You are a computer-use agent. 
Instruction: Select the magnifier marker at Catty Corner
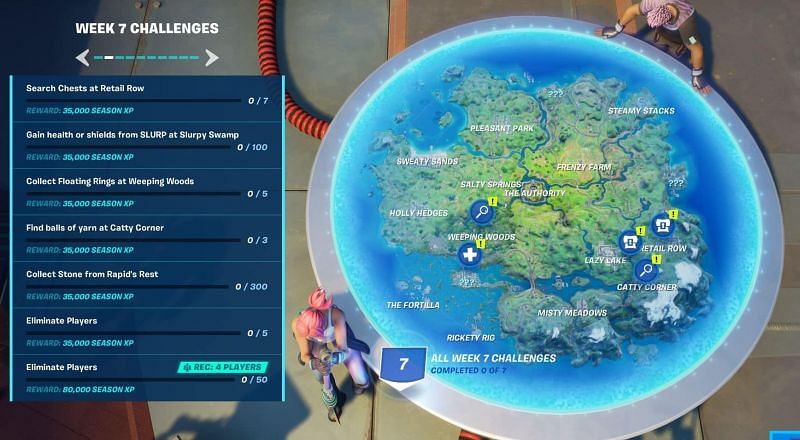pos(647,269)
